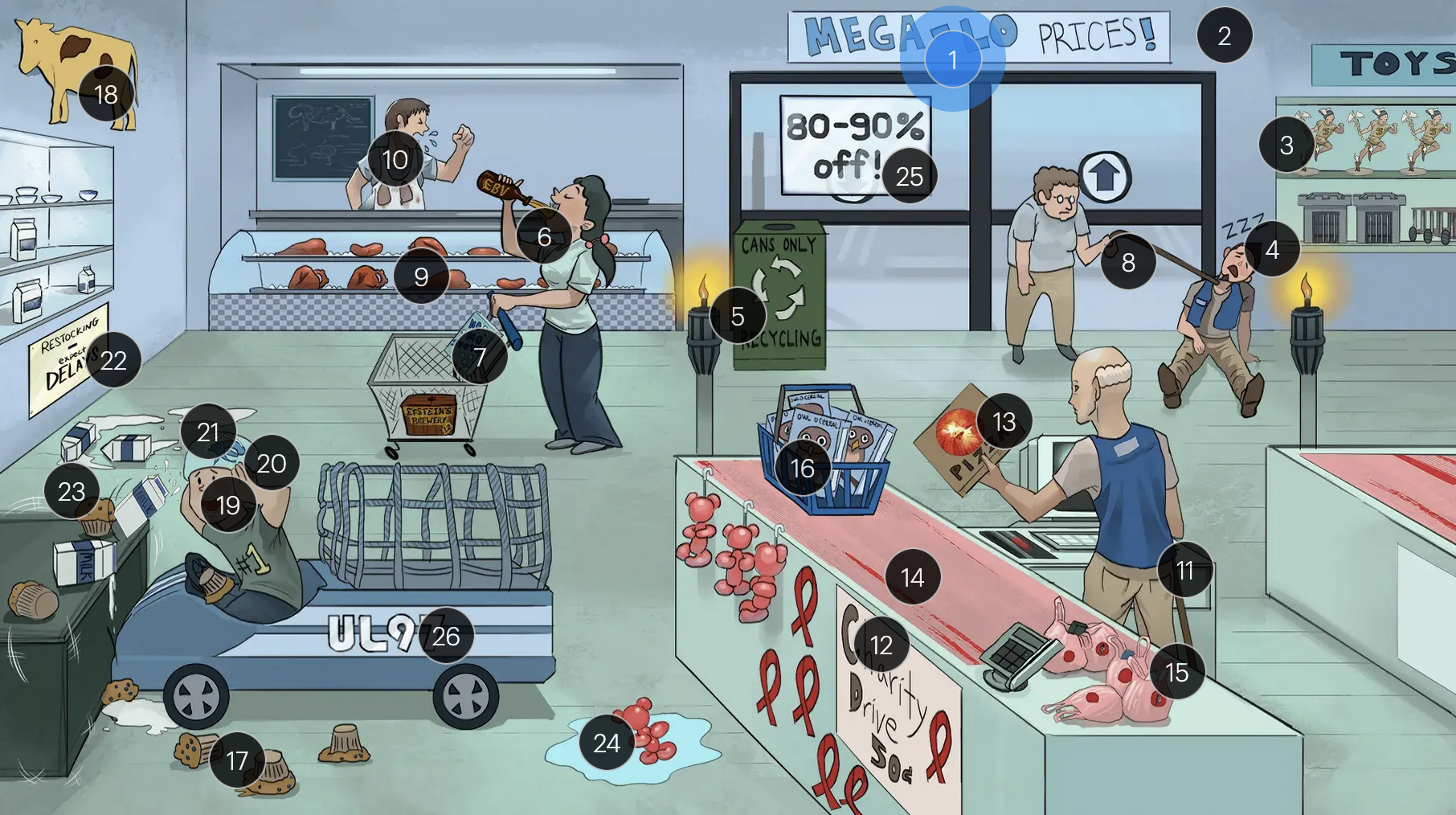1456x815 pixels.
Task: Select the highlighted blue marker number 1
Action: [x=952, y=59]
